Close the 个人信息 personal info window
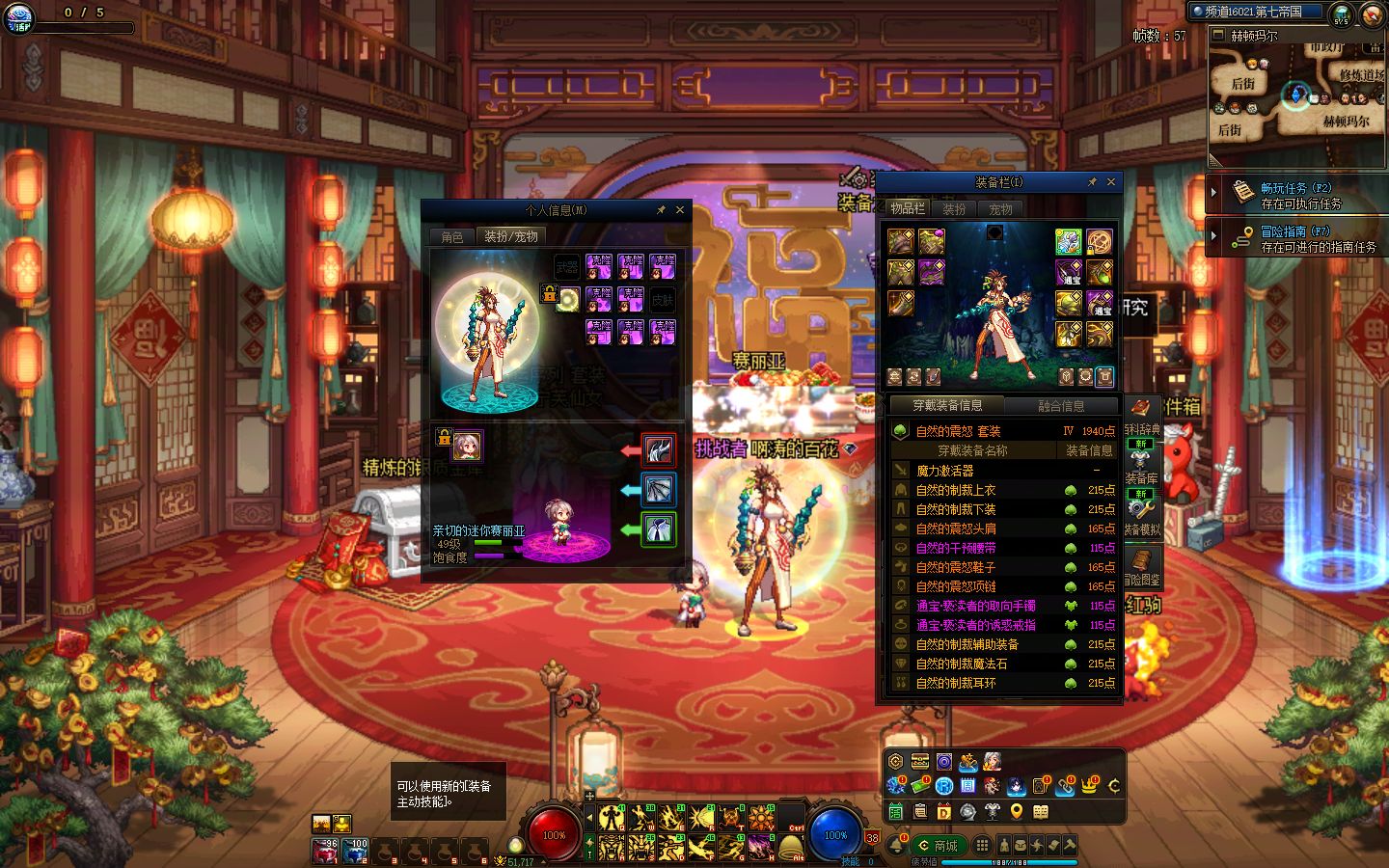1389x868 pixels. pos(680,209)
